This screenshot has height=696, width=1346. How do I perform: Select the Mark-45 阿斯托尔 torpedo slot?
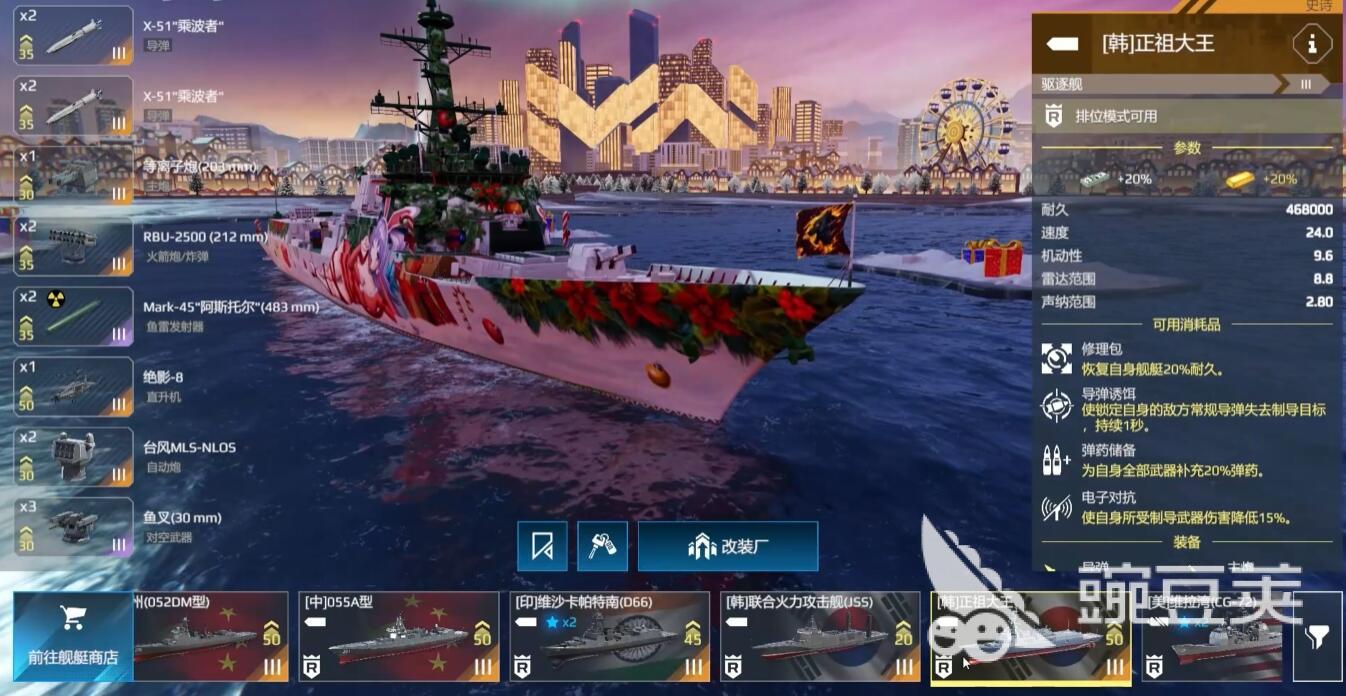[73, 316]
